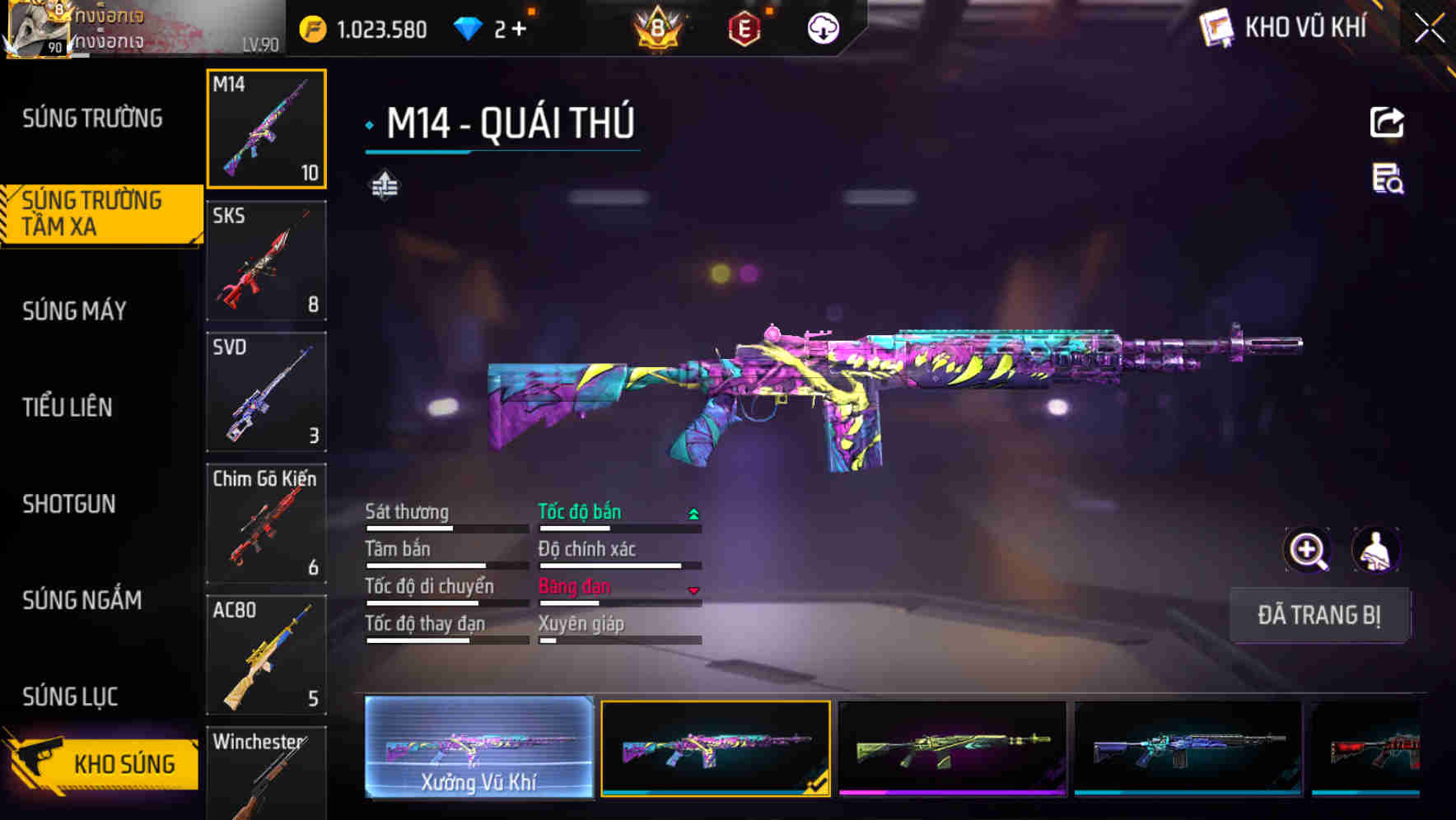Click the gold coin currency icon

pyautogui.click(x=310, y=27)
